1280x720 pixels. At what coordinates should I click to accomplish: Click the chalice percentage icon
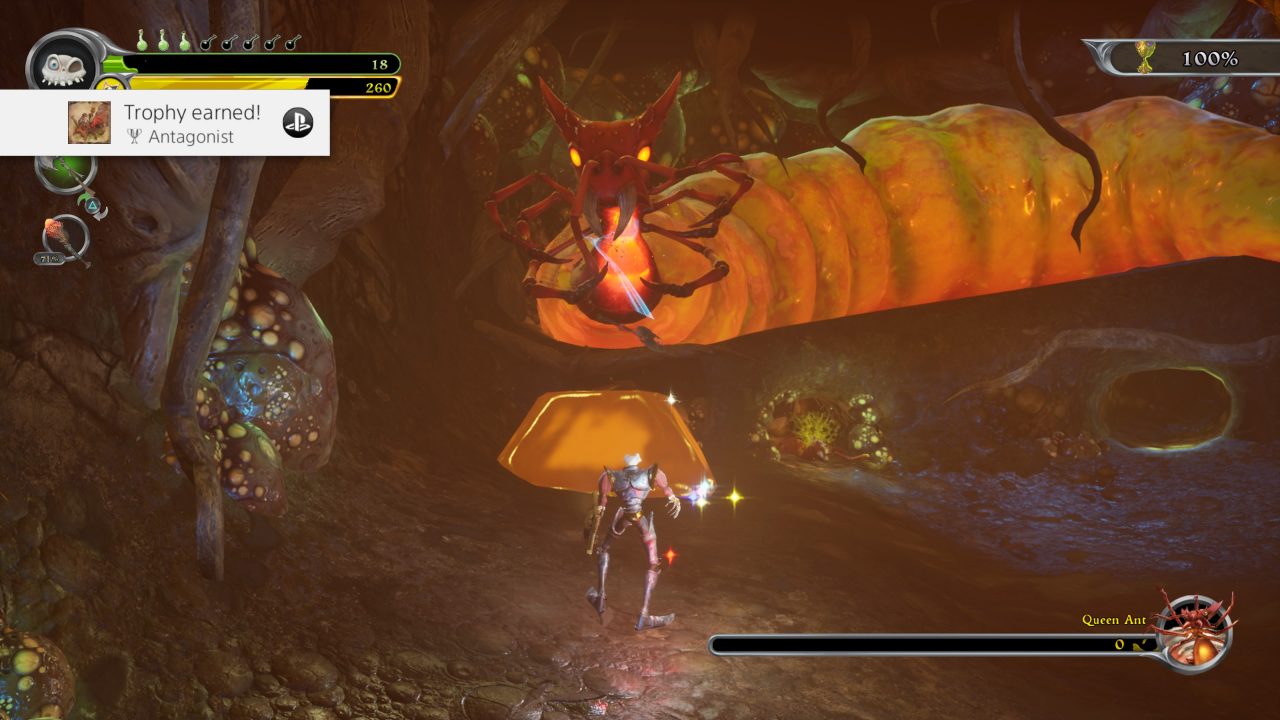(x=1147, y=59)
